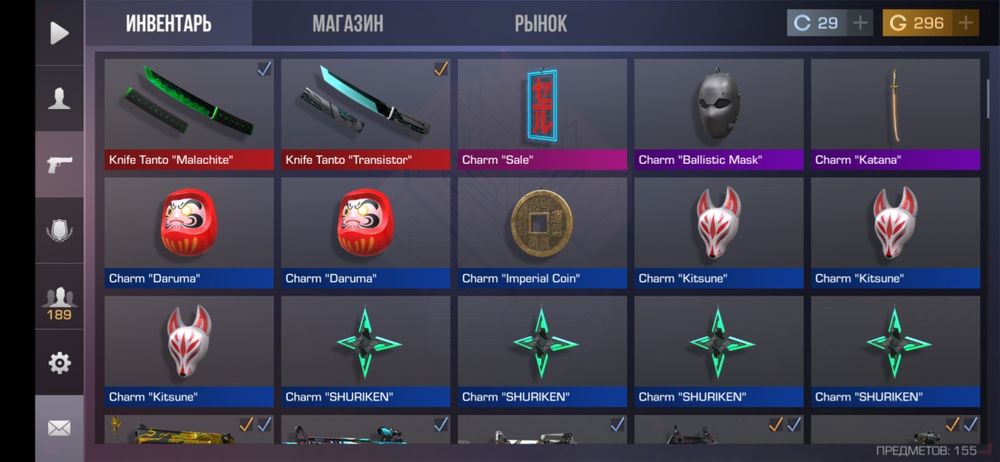Switch to the Магазин tab
The height and width of the screenshot is (462, 1000).
point(347,23)
